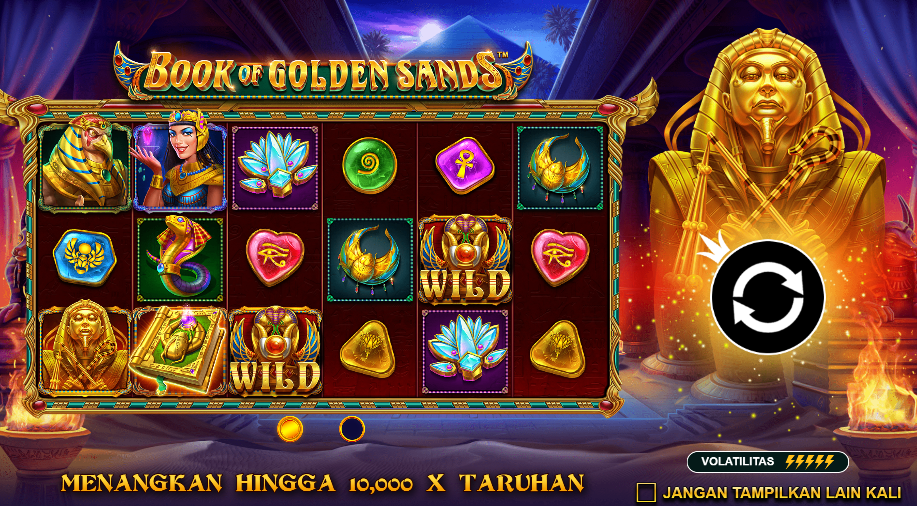Switch to the second dark page dot
The height and width of the screenshot is (506, 917).
(352, 429)
